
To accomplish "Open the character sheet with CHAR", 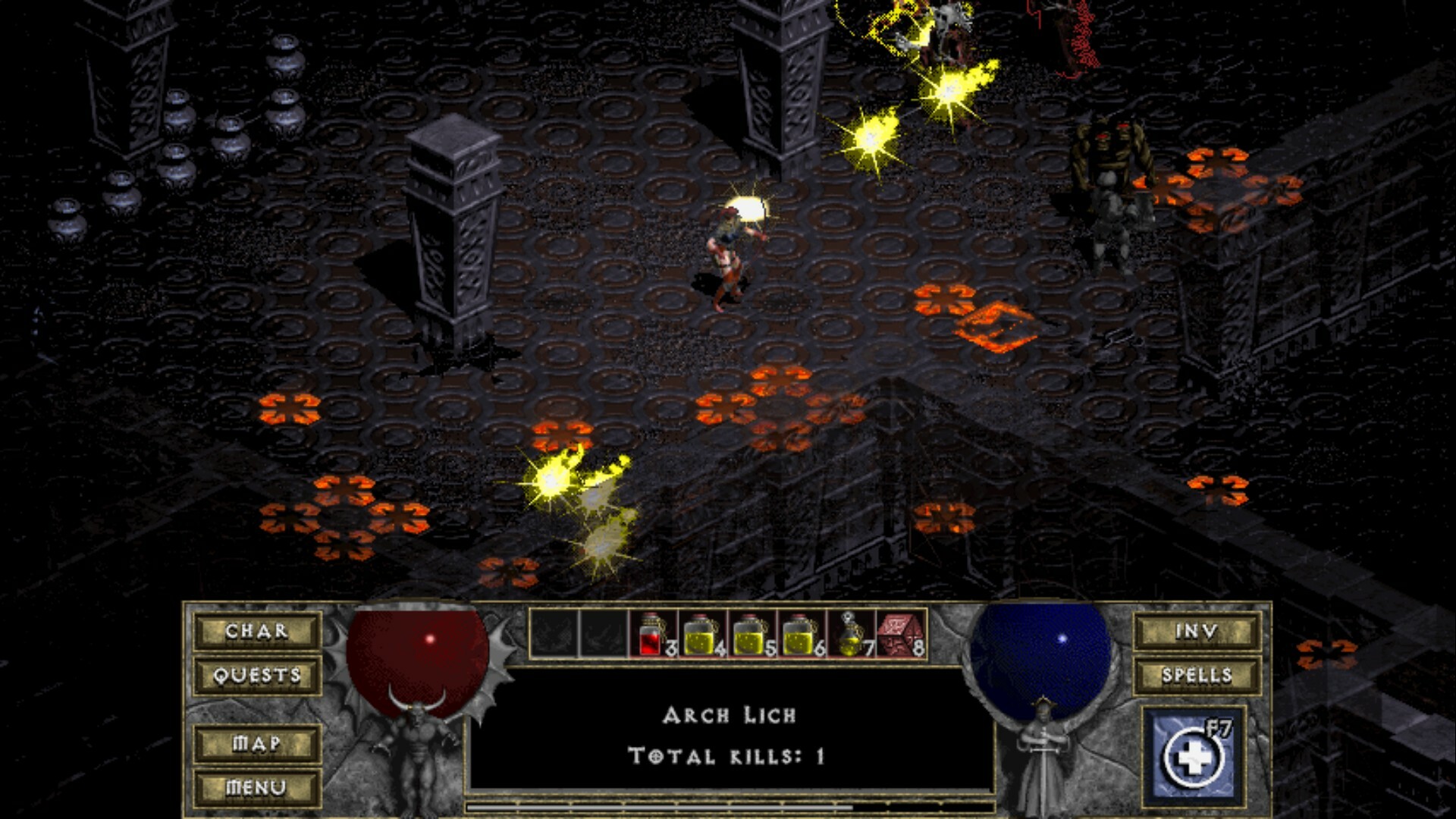I will 257,631.
